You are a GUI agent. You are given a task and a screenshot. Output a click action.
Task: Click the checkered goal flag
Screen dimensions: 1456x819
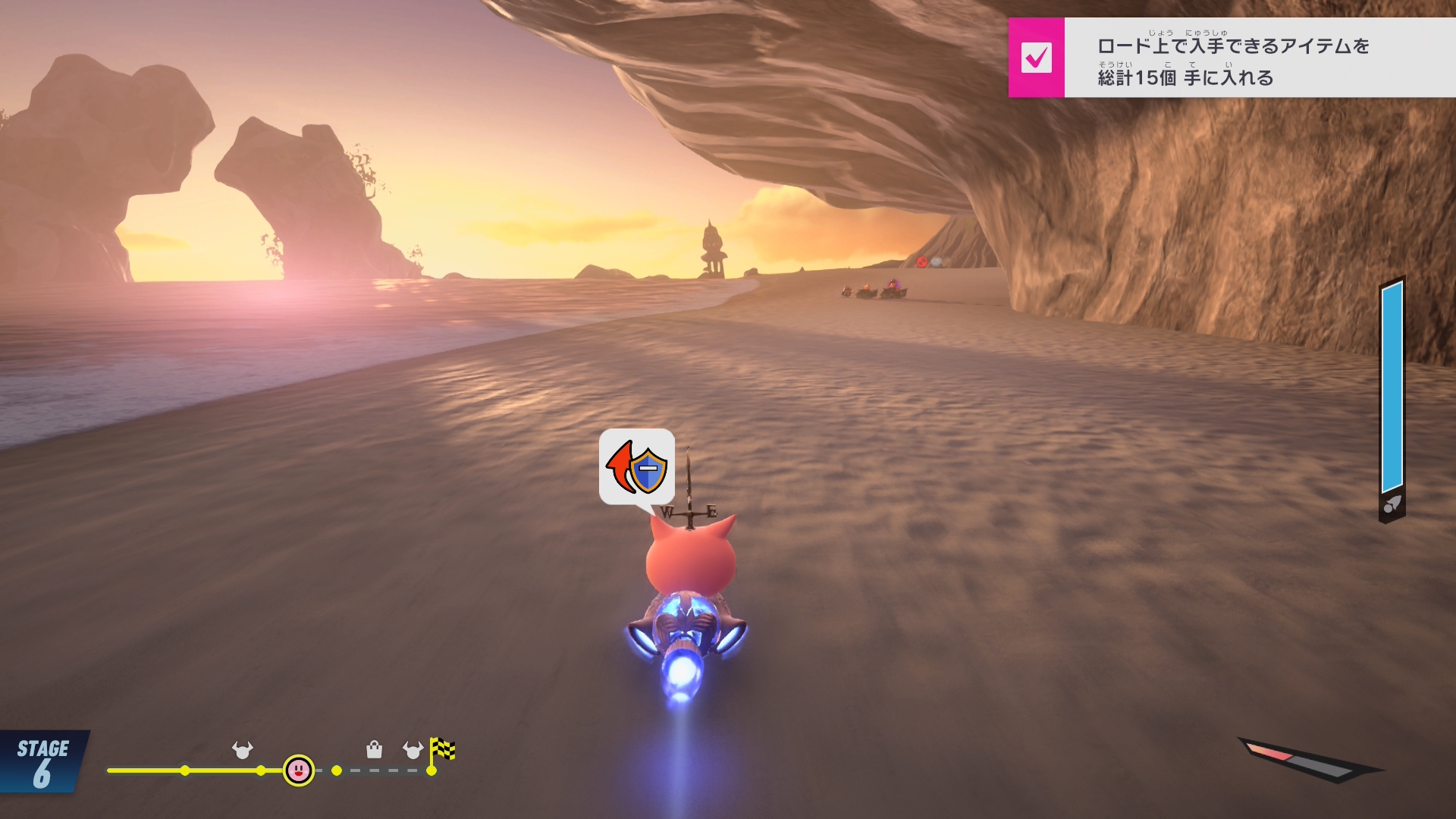pyautogui.click(x=443, y=750)
